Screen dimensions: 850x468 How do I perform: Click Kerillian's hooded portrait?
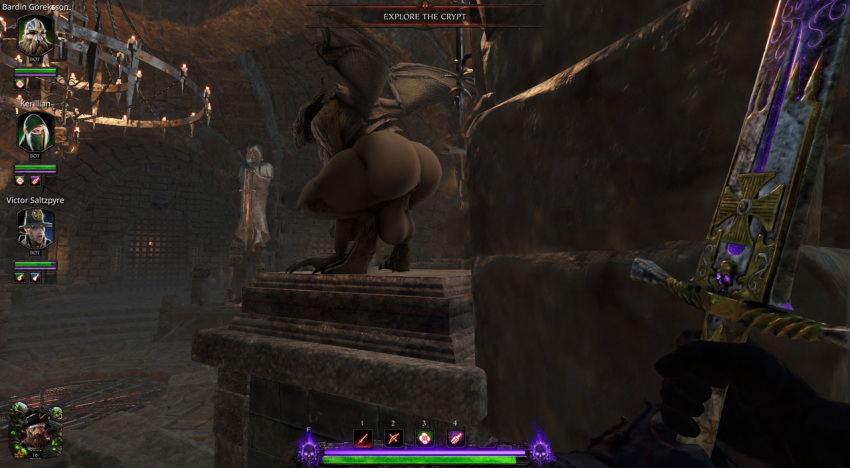click(x=35, y=131)
